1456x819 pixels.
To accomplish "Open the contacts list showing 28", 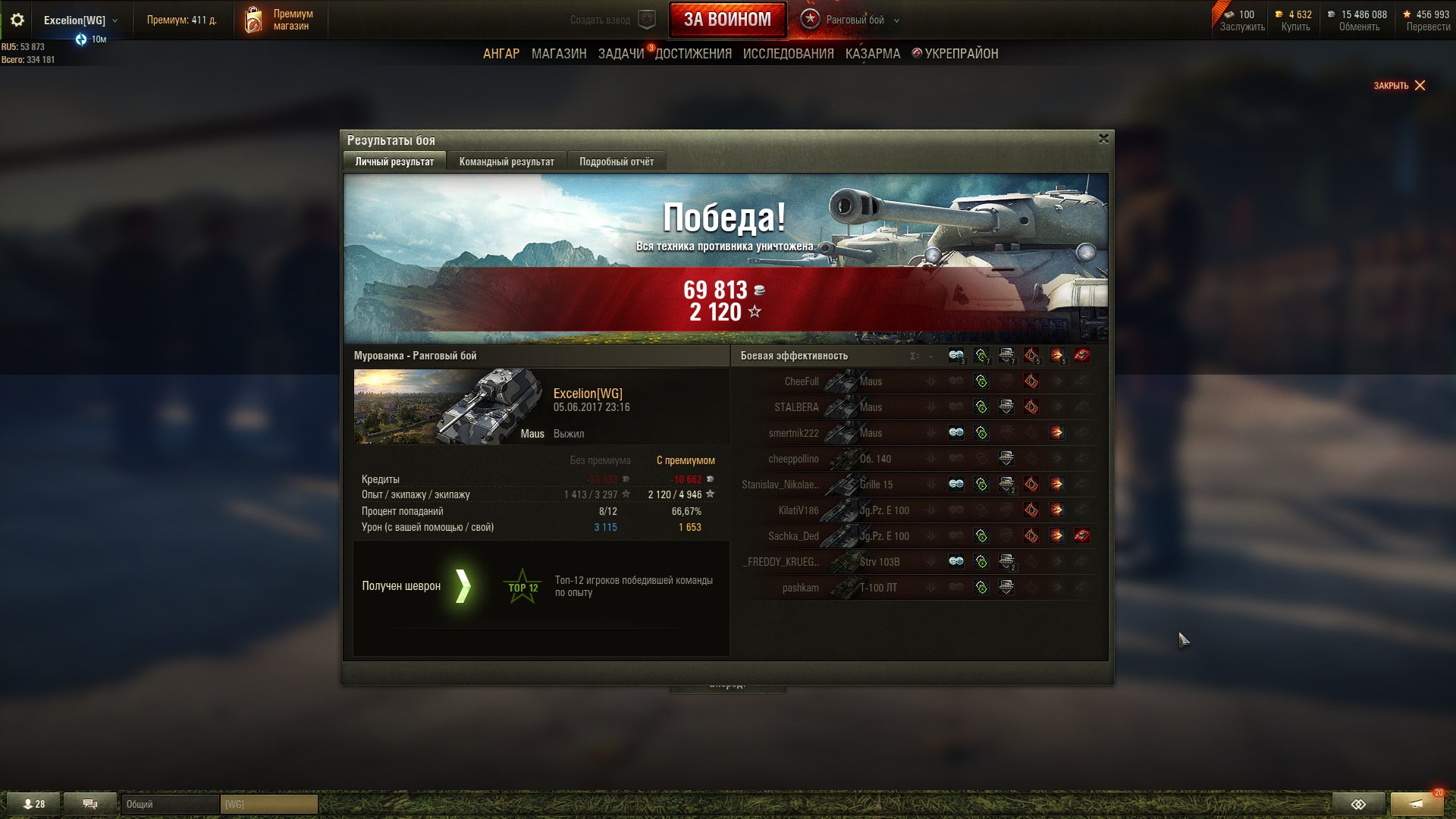I will click(34, 804).
